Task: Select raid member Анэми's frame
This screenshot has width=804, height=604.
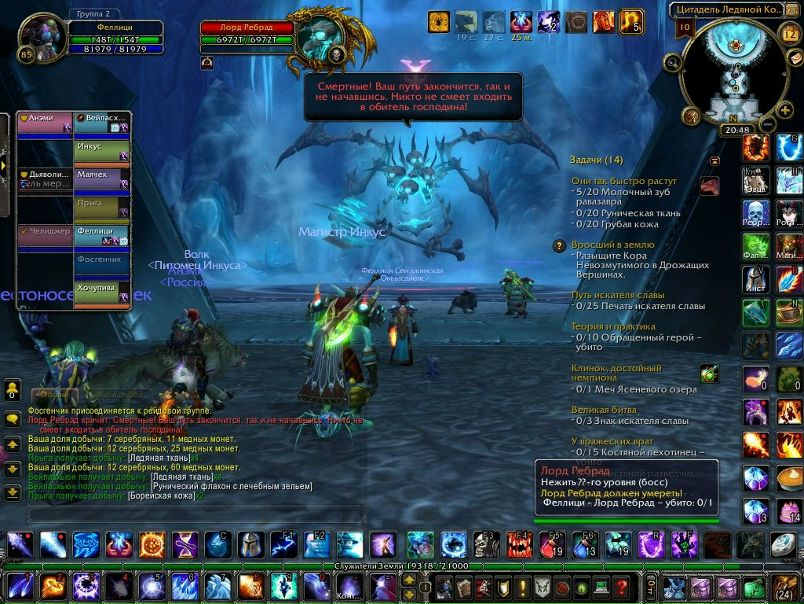Action: (x=44, y=123)
